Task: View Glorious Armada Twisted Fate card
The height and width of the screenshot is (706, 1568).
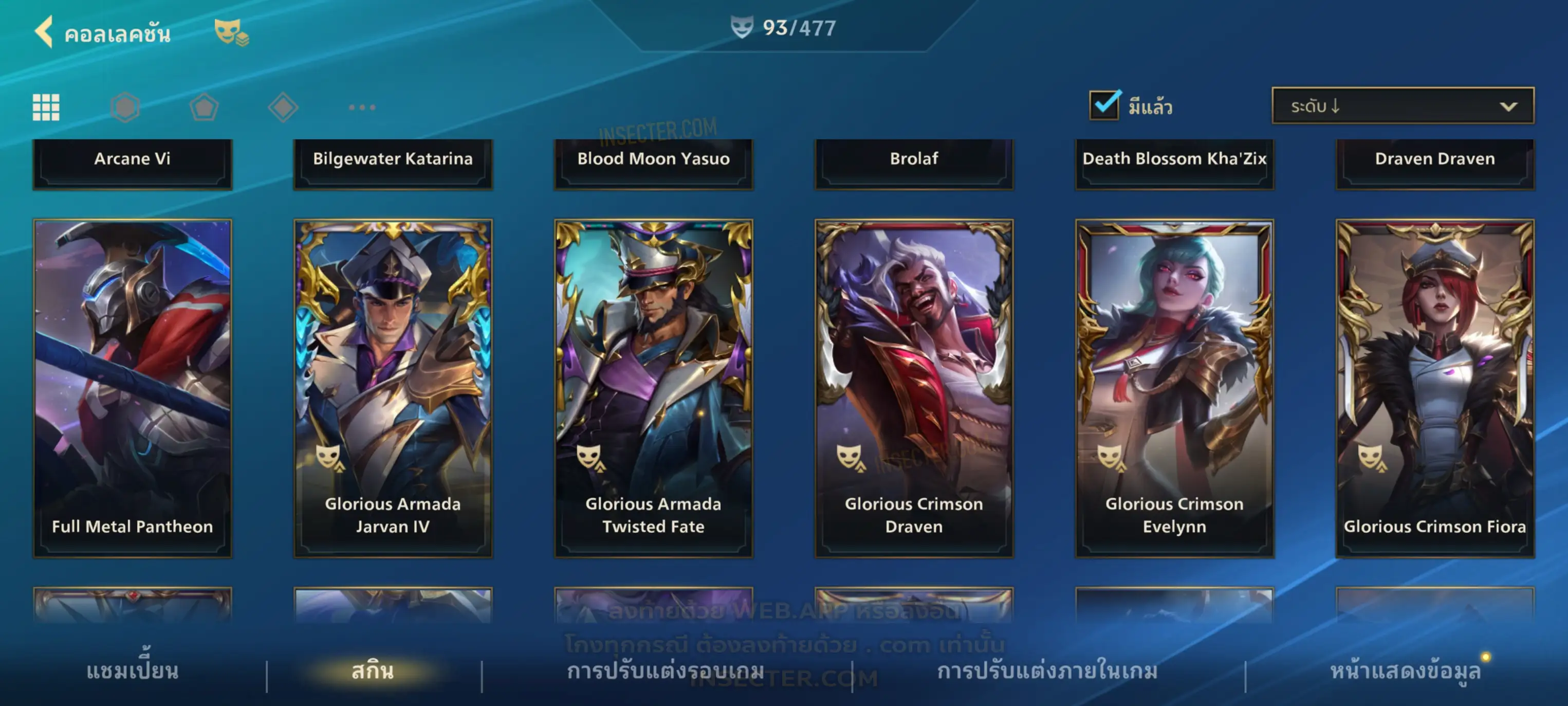Action: click(x=653, y=388)
